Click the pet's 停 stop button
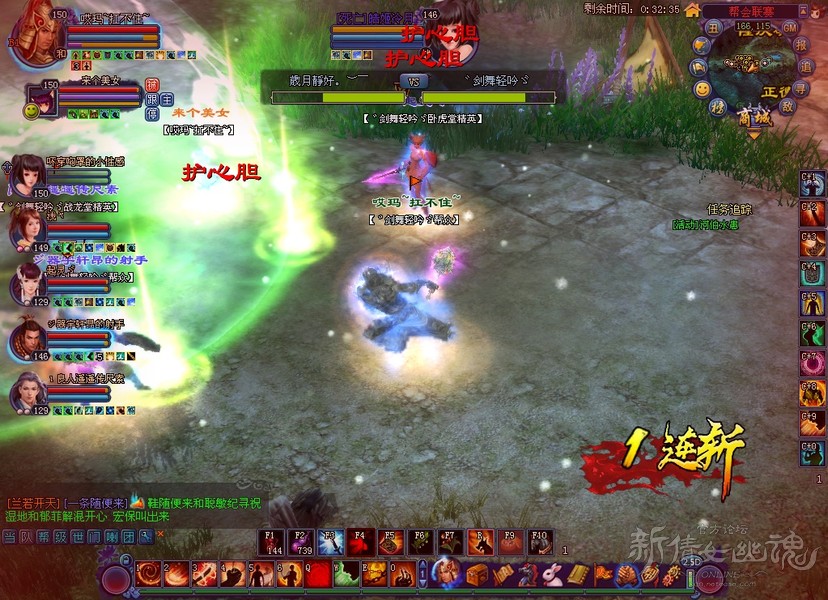This screenshot has width=828, height=600. click(x=153, y=114)
